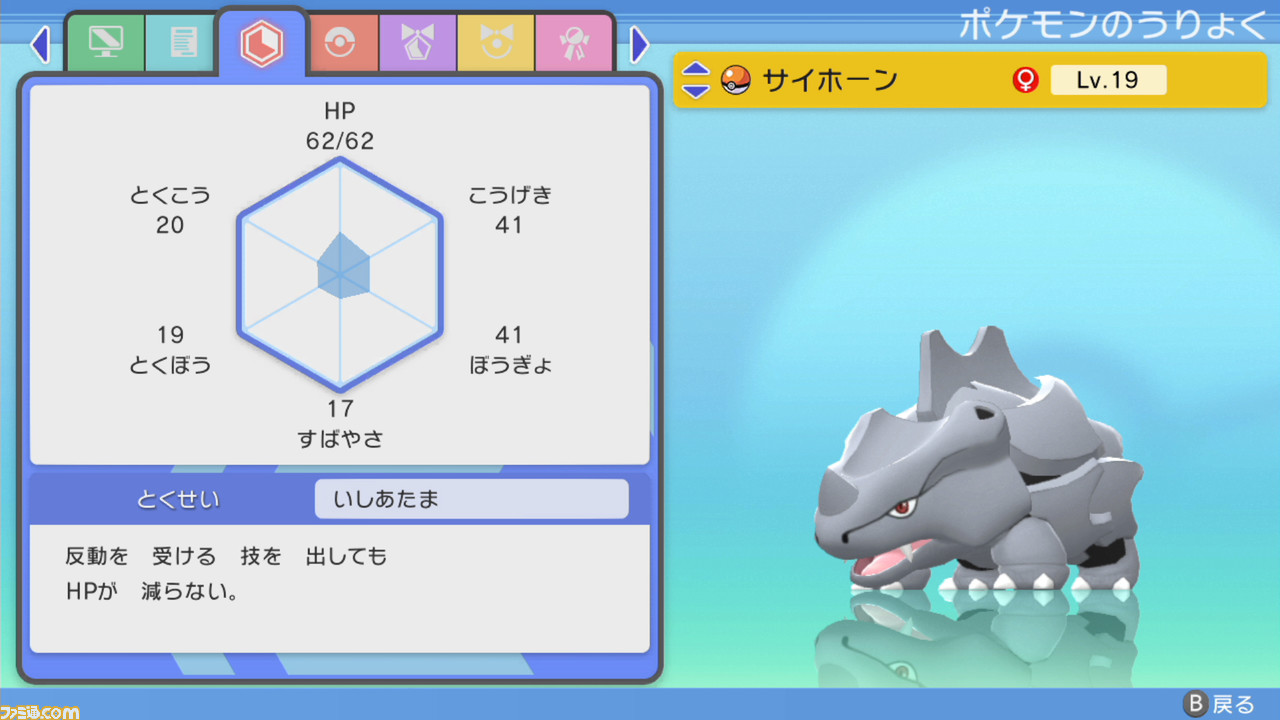Click the Lv.19 level badge
1280x720 pixels.
coord(1108,79)
